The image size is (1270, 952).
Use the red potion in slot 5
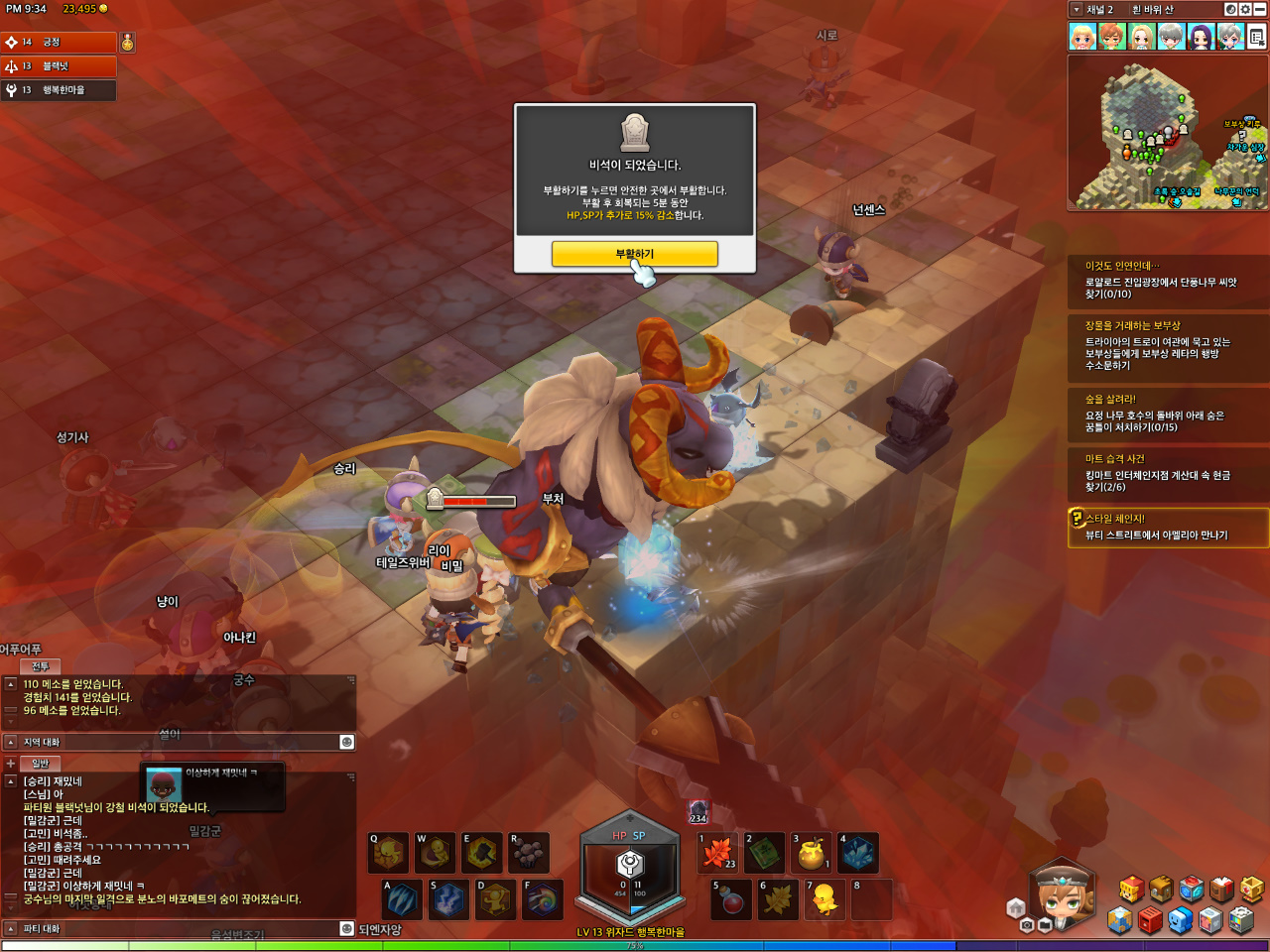[730, 899]
